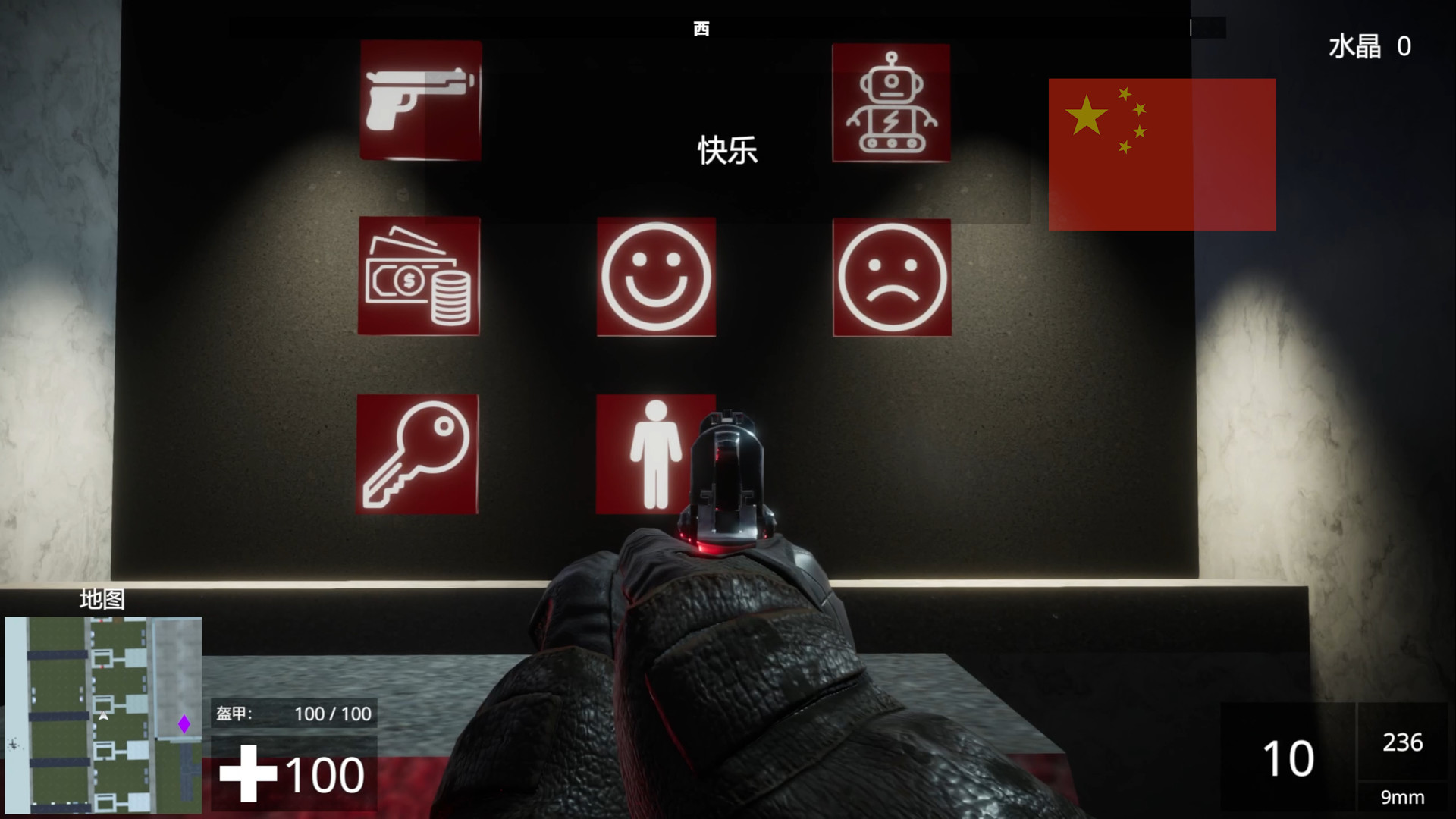Click the 快乐 label text
1456x819 pixels.
pyautogui.click(x=726, y=151)
